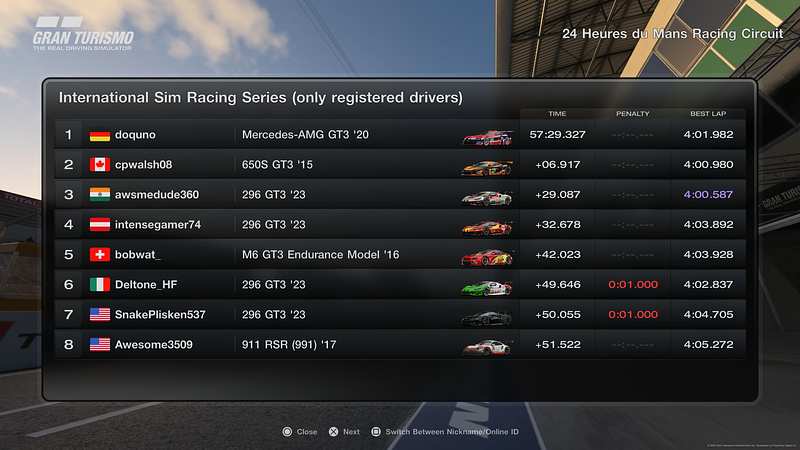Highlight Awesome3509's eighth-place row
Viewport: 800px width, 450px height.
(400, 345)
